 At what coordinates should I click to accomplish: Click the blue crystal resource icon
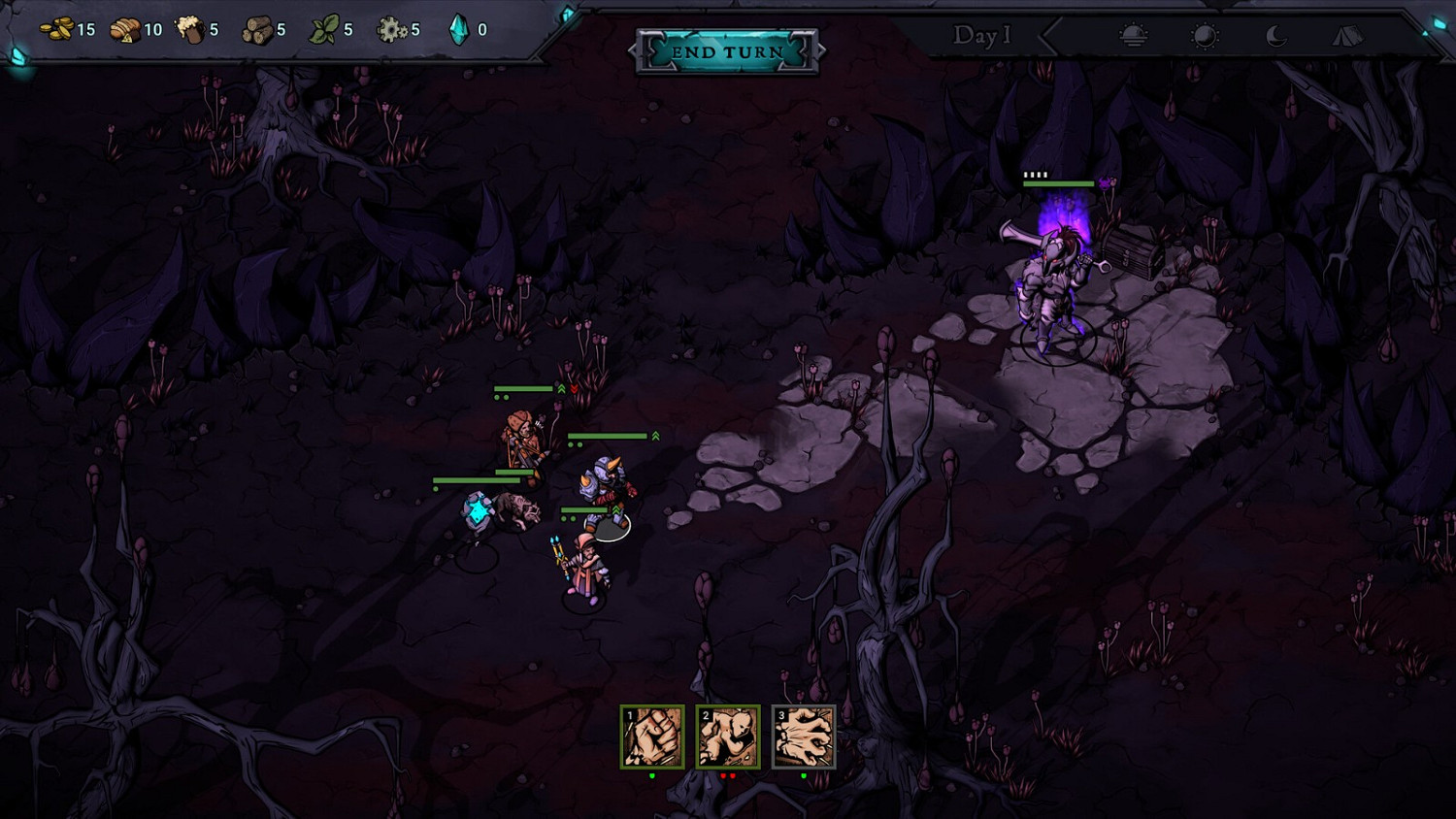coord(459,27)
